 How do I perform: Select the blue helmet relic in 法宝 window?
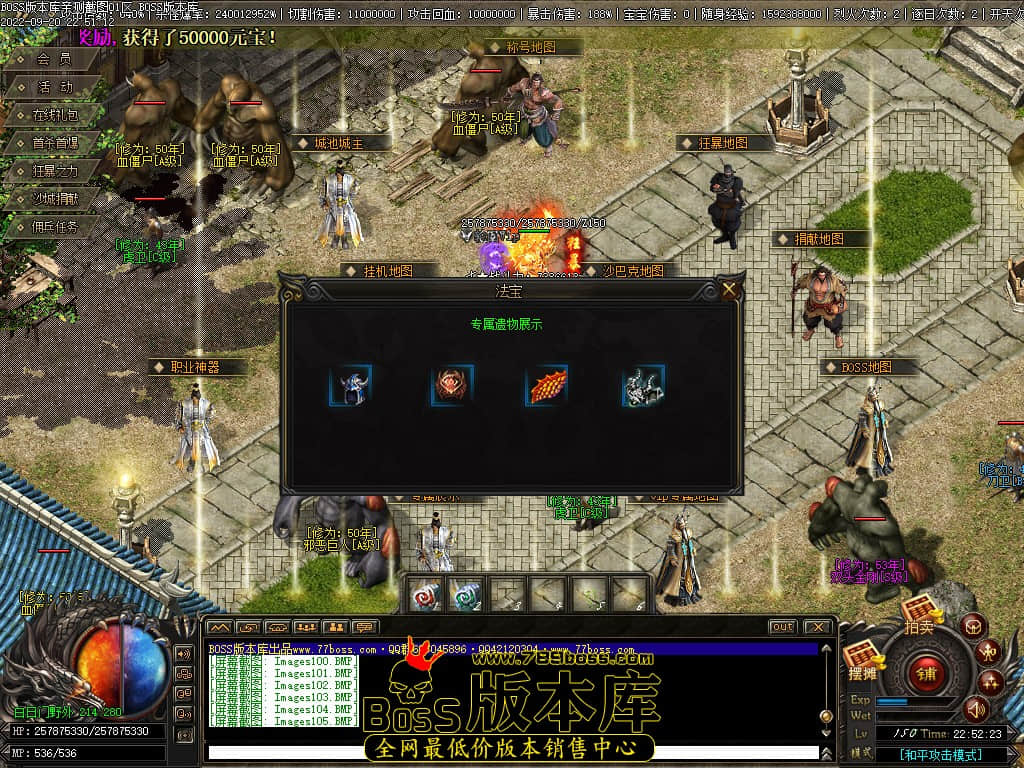pos(350,385)
